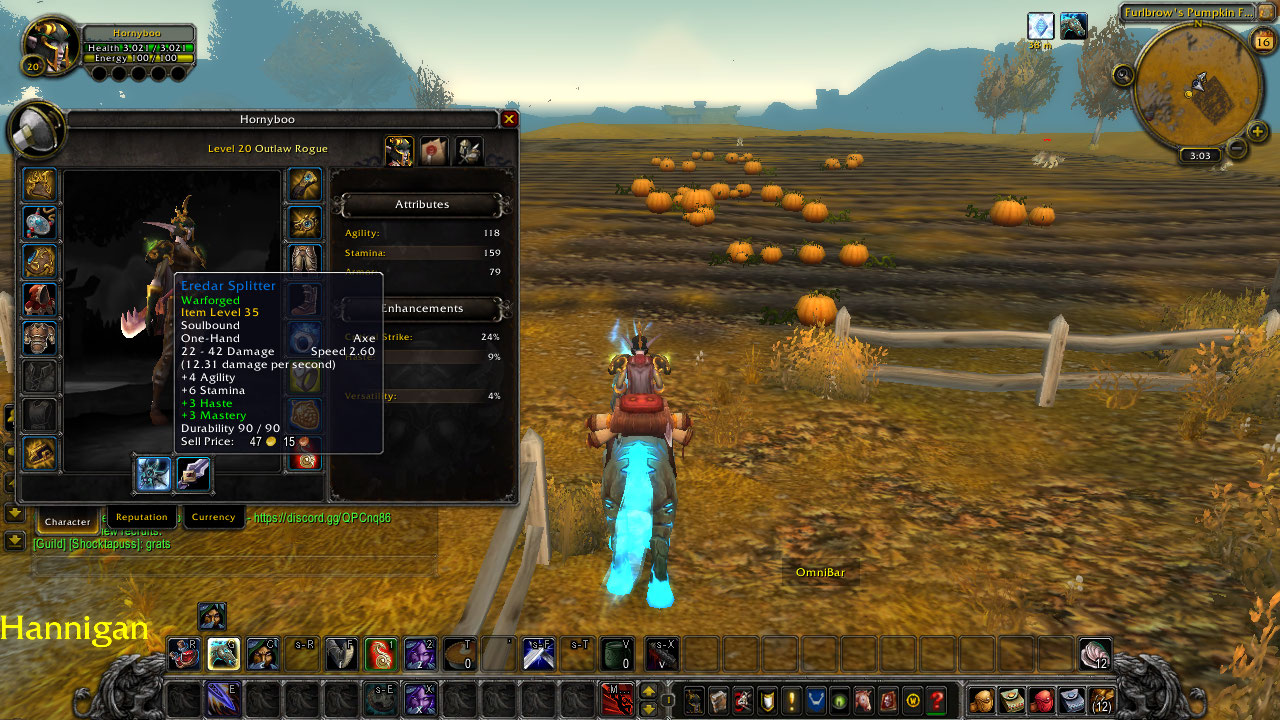Open the Currency tab
The height and width of the screenshot is (720, 1280).
[x=213, y=517]
